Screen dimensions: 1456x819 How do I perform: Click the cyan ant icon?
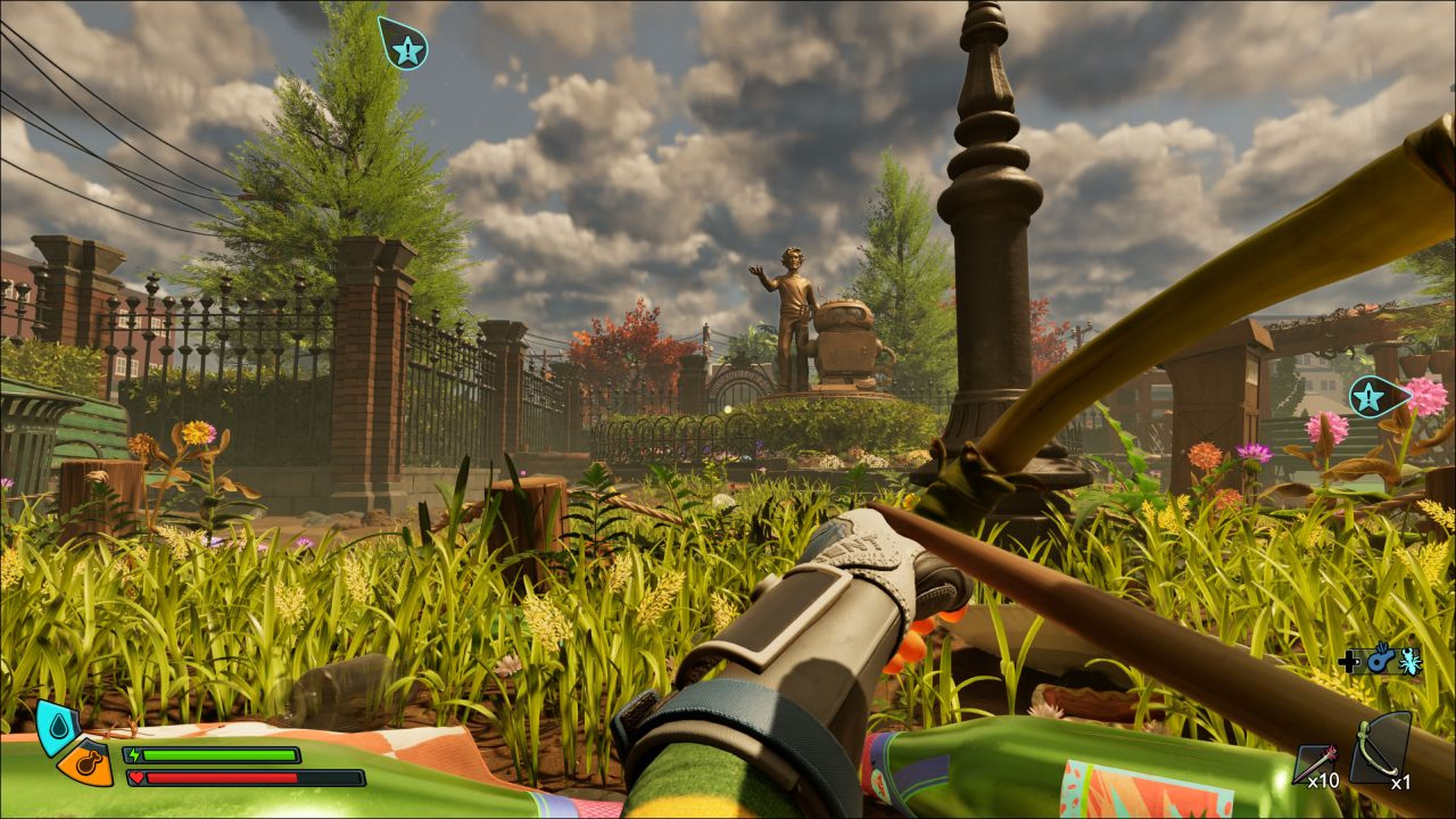tap(1411, 661)
